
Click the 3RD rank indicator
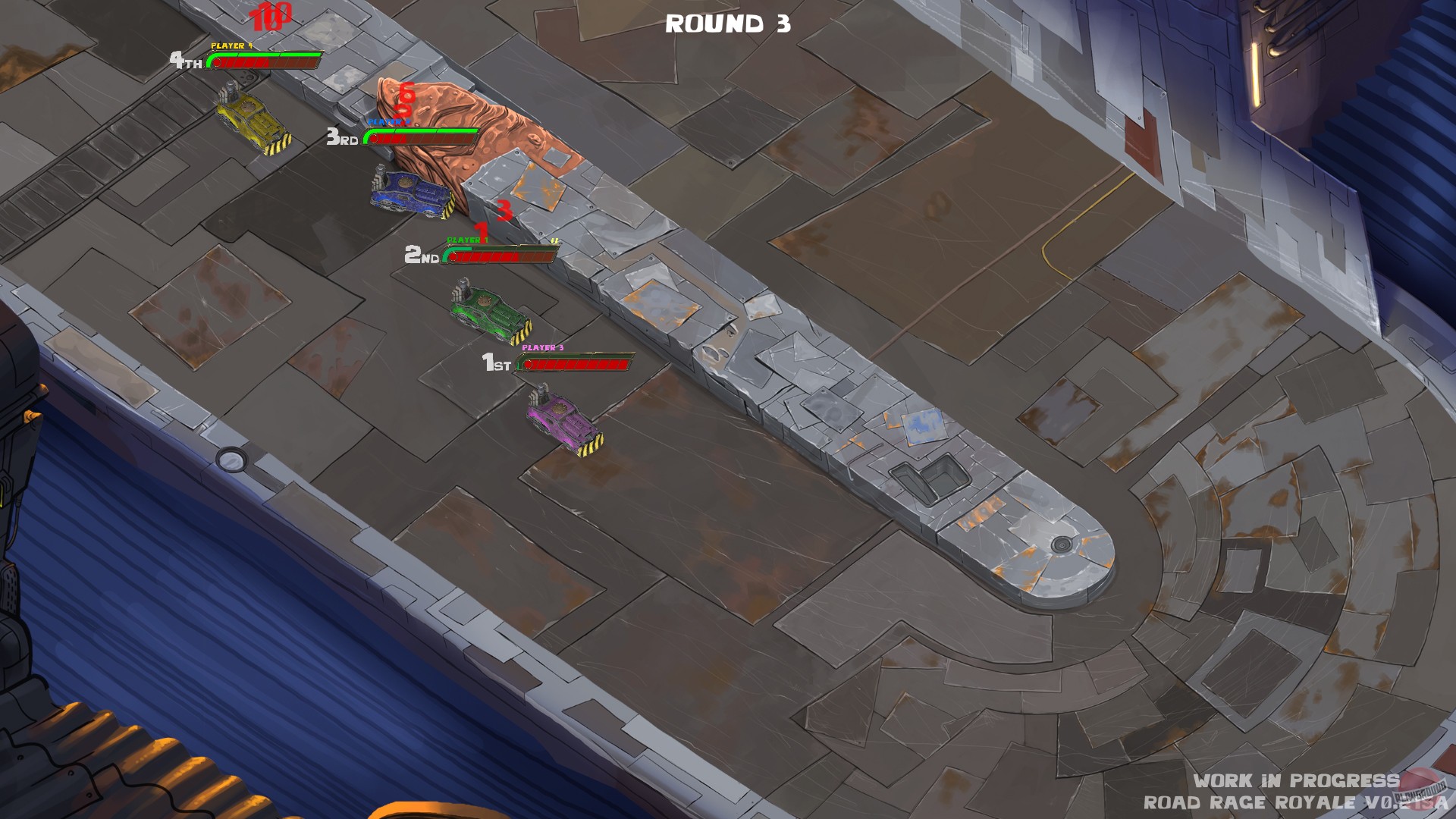coord(340,139)
